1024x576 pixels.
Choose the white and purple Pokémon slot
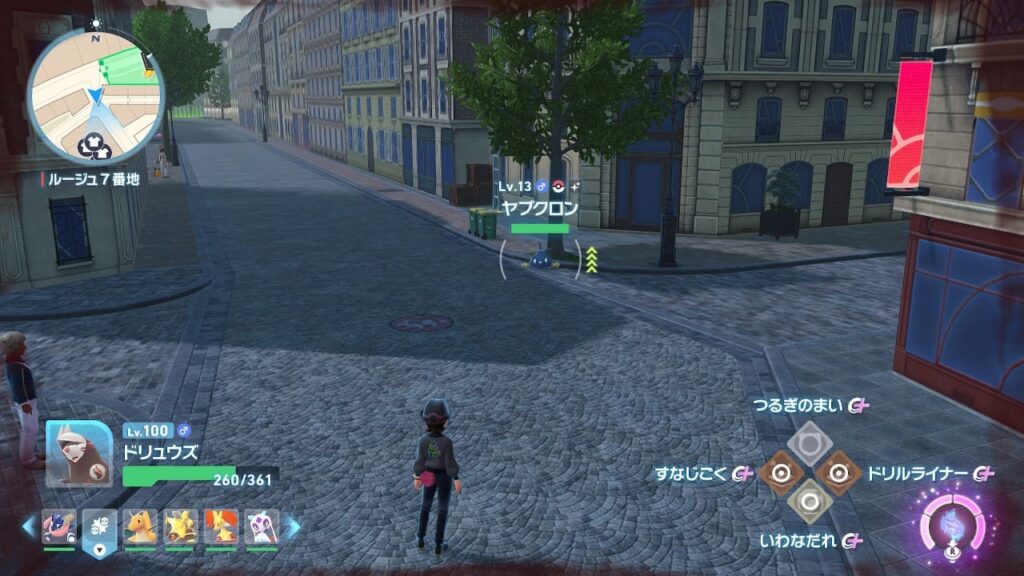coord(261,526)
